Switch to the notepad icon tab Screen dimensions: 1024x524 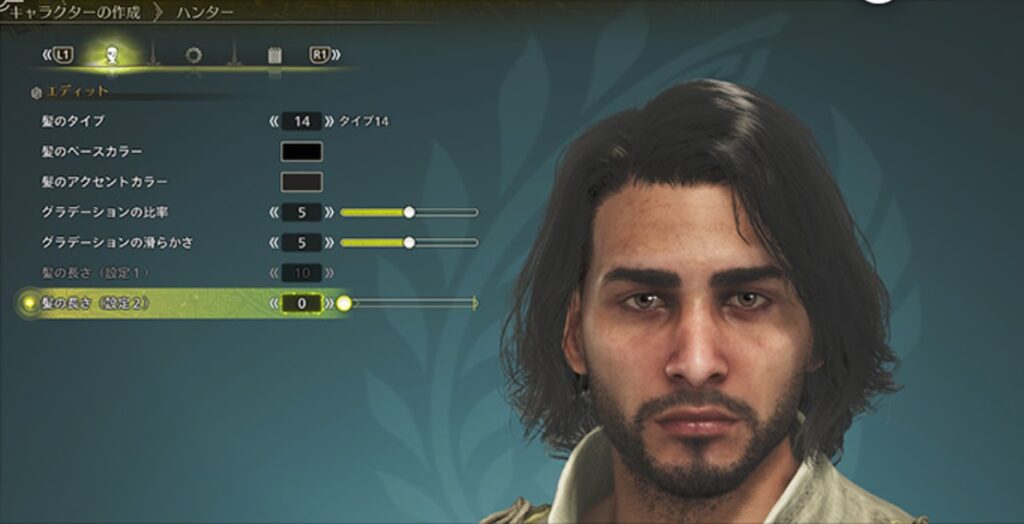pyautogui.click(x=274, y=56)
